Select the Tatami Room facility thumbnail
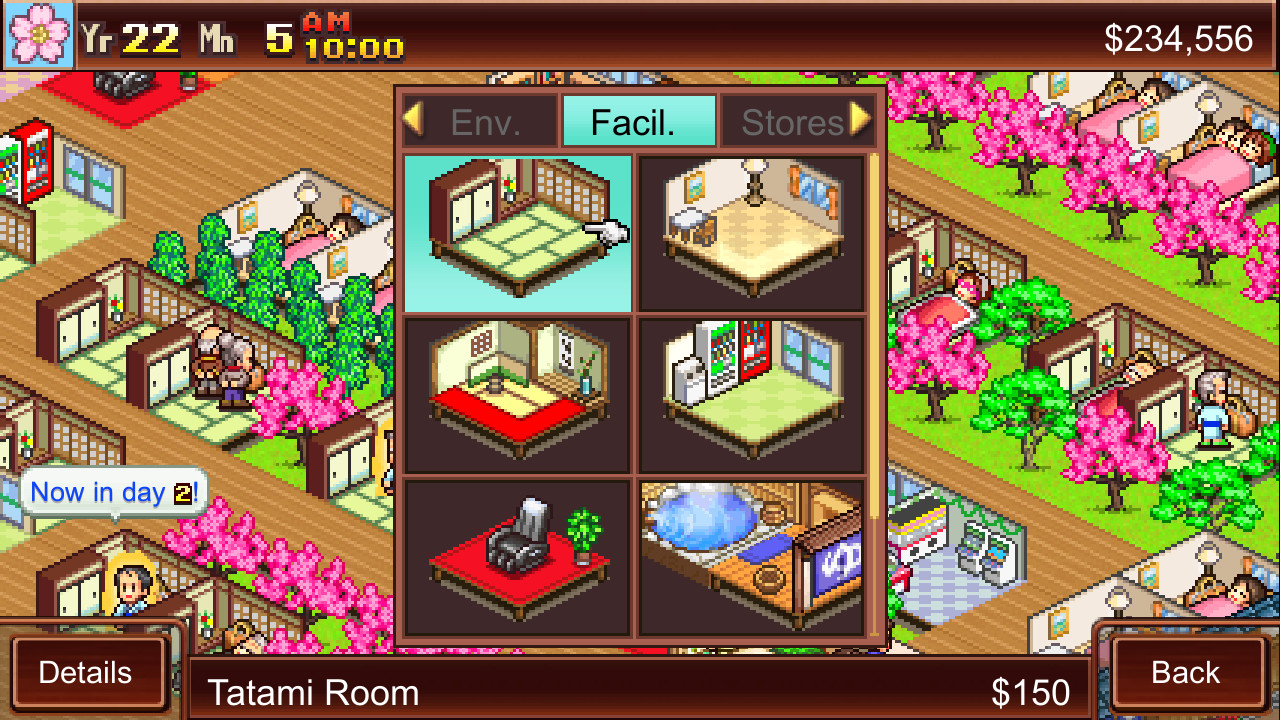The height and width of the screenshot is (720, 1280). tap(516, 231)
